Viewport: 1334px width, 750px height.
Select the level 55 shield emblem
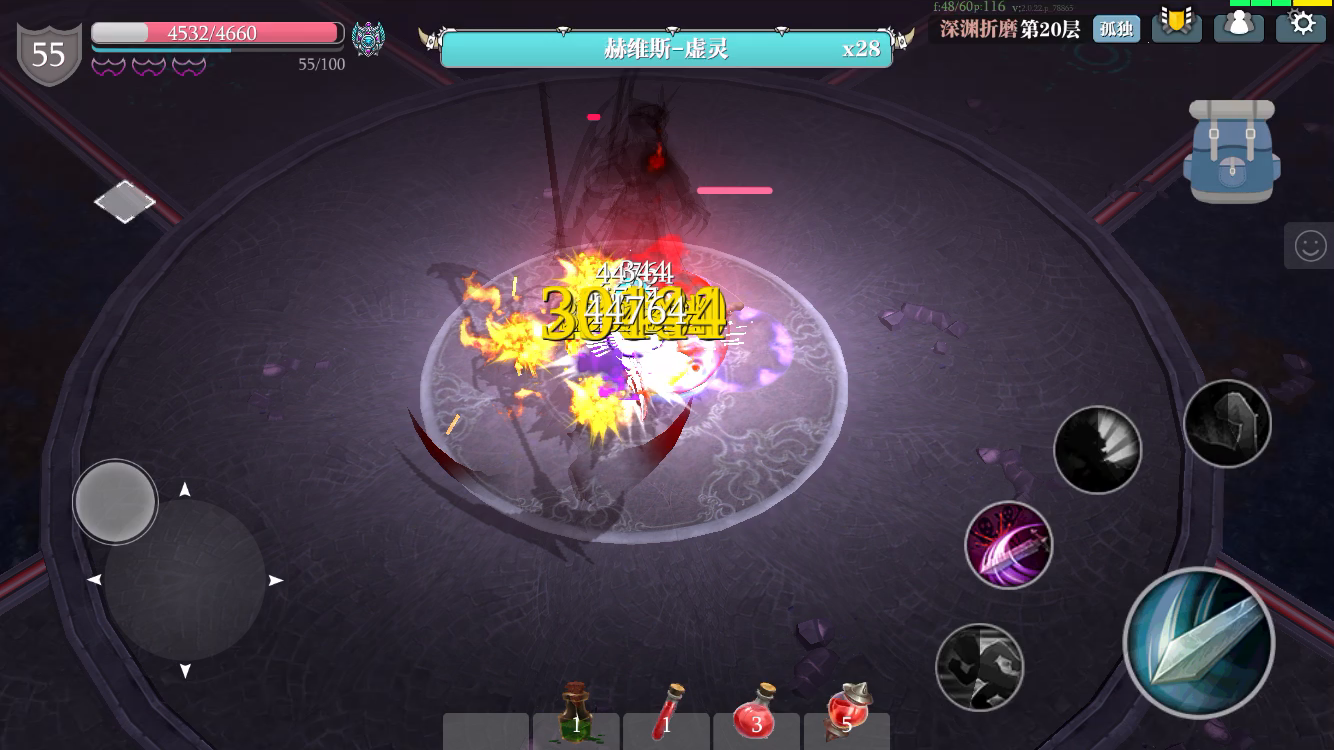pyautogui.click(x=48, y=52)
